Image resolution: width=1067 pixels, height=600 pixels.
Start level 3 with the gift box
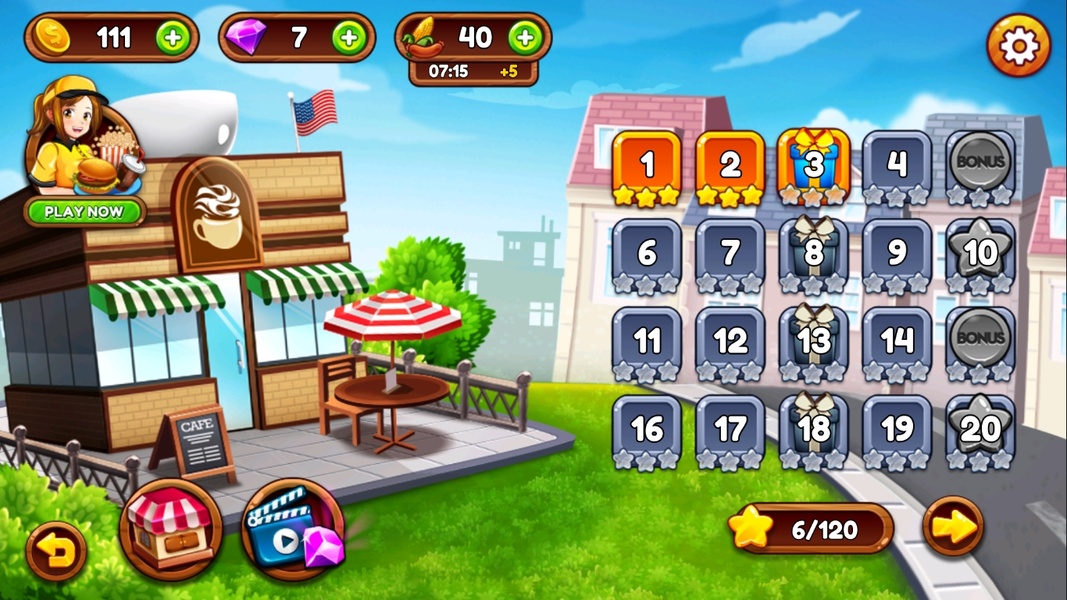(x=813, y=166)
